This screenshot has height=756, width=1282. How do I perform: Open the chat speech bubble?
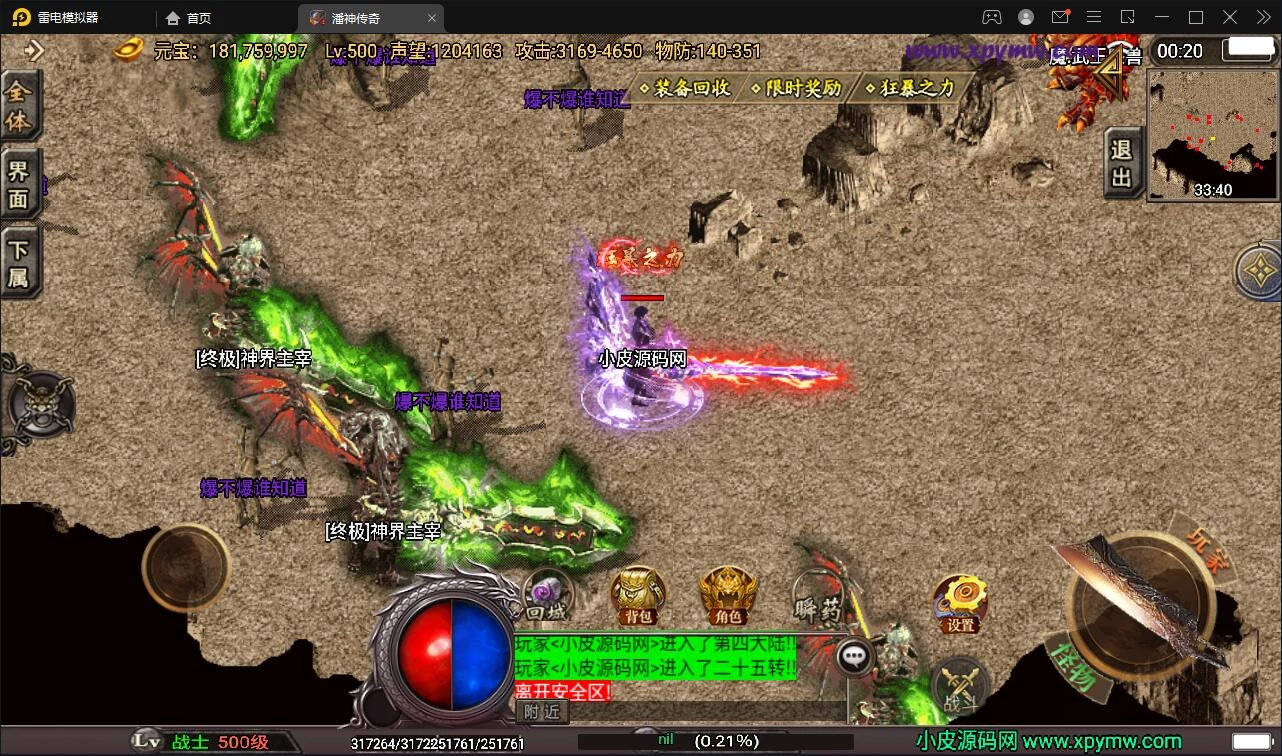pyautogui.click(x=853, y=656)
